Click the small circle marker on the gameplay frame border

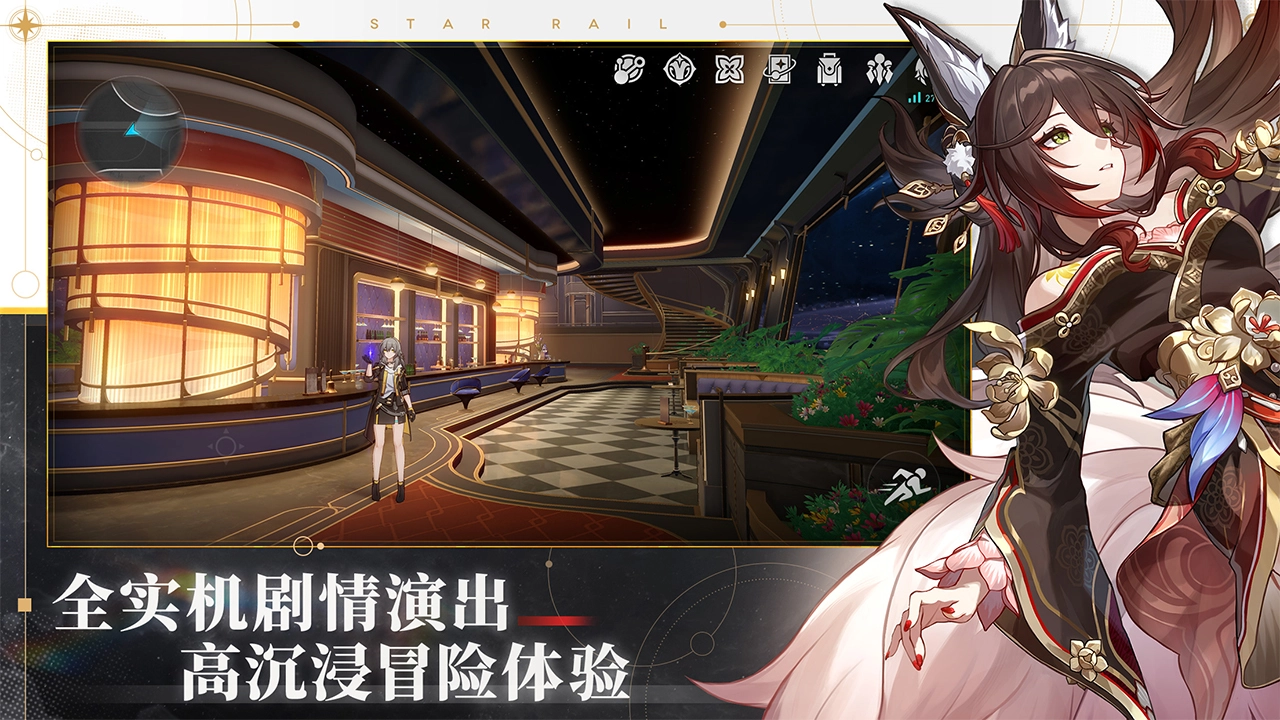(302, 546)
